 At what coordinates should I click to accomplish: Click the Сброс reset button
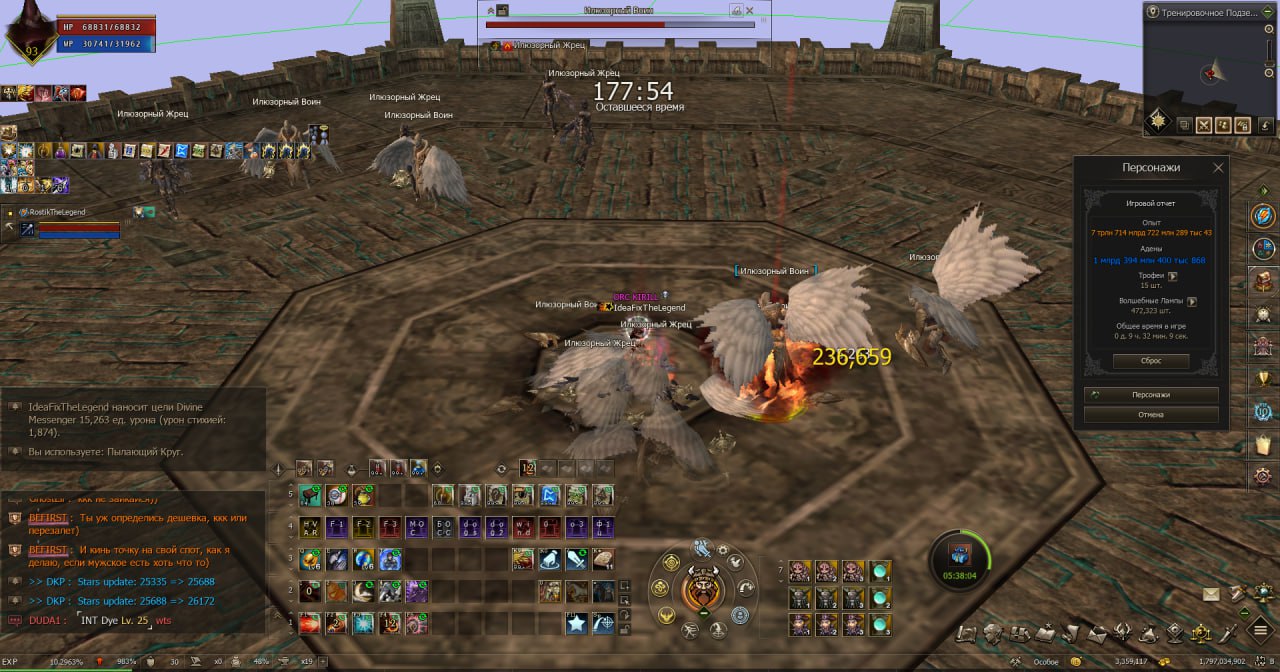(1151, 361)
